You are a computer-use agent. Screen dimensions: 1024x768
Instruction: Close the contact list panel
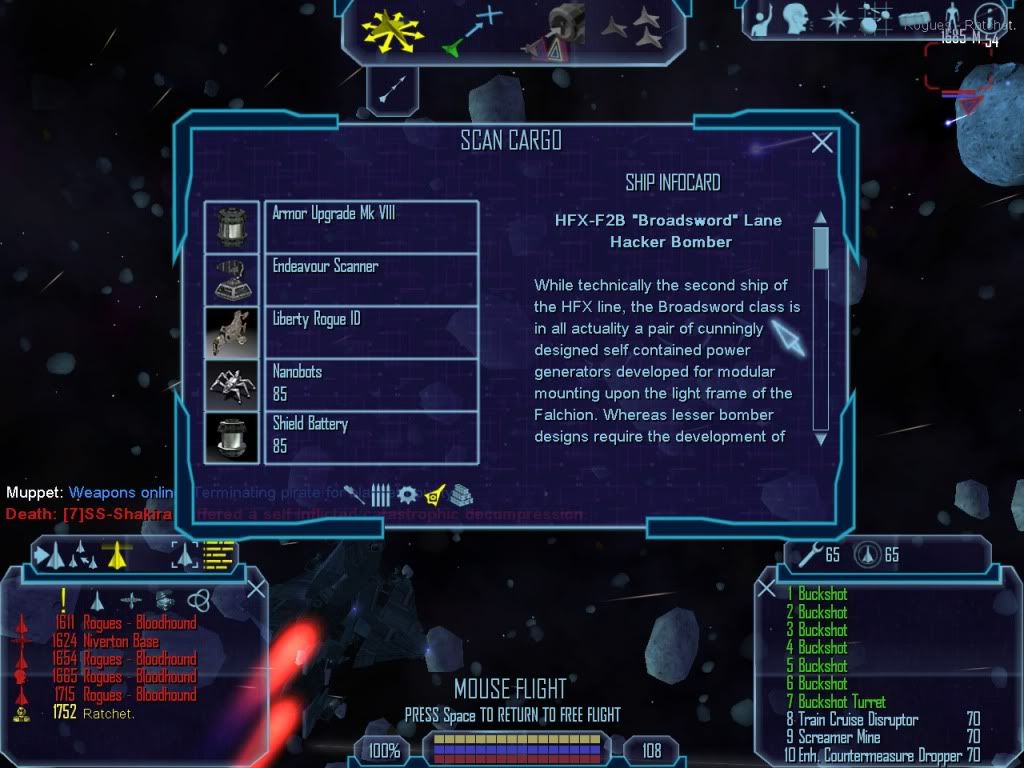[x=256, y=588]
